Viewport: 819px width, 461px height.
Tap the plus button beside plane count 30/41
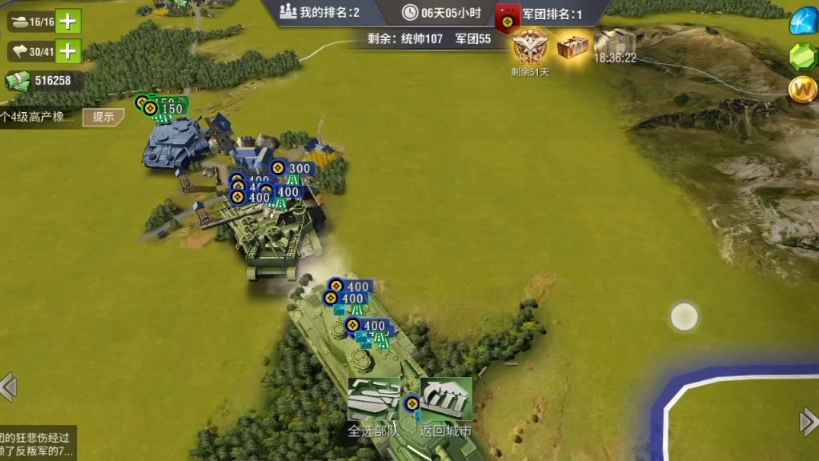68,51
